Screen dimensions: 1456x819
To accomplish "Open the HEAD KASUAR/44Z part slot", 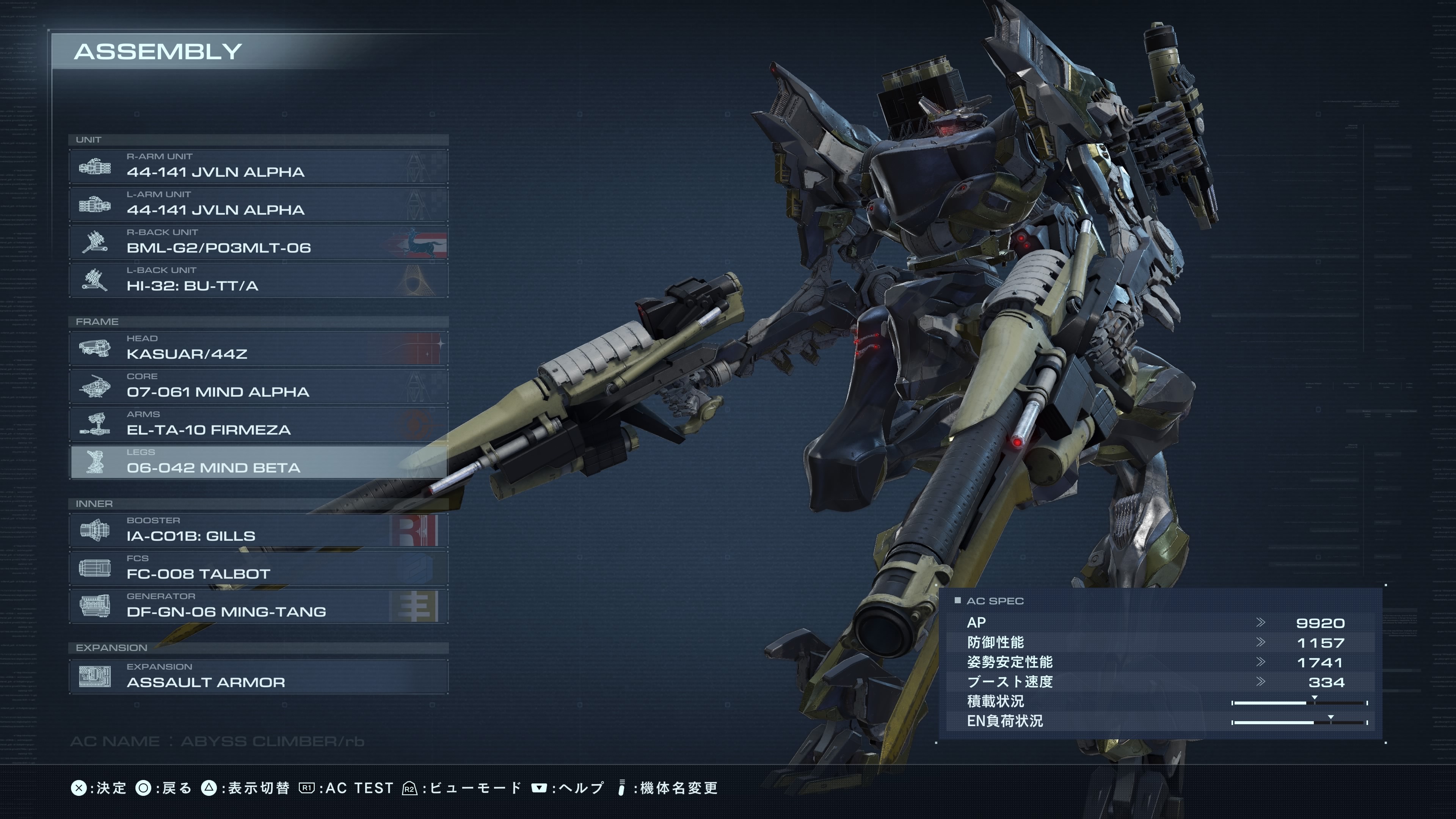I will coord(258,348).
